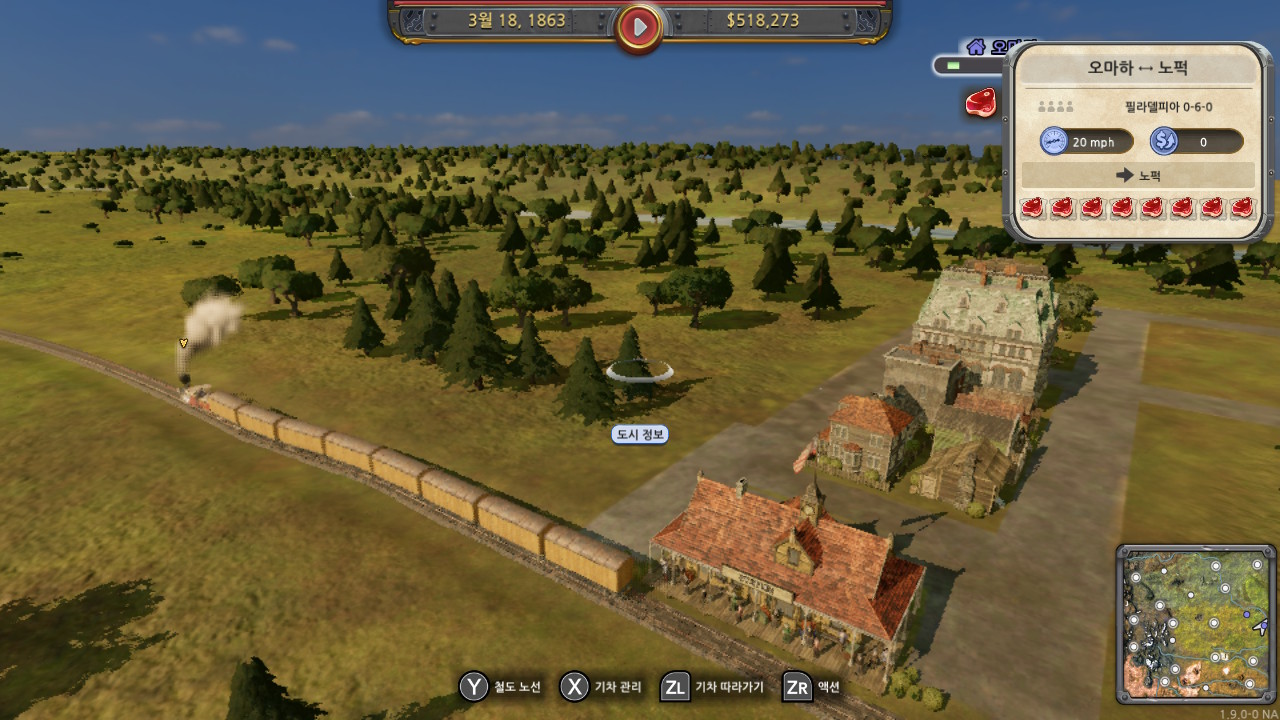Click the red play button to resume time
The image size is (1280, 720).
(x=639, y=26)
